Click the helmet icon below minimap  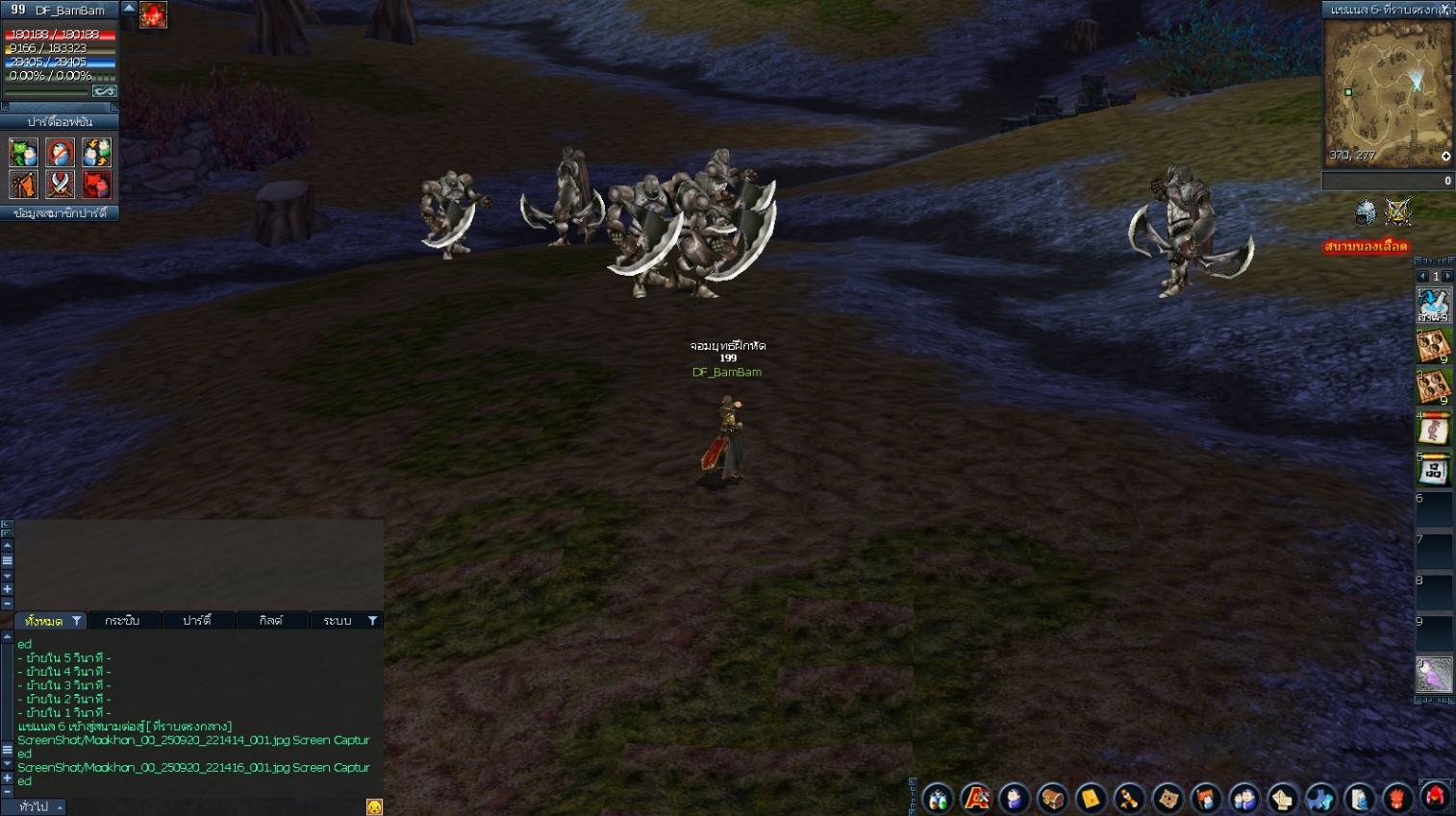pos(1365,212)
